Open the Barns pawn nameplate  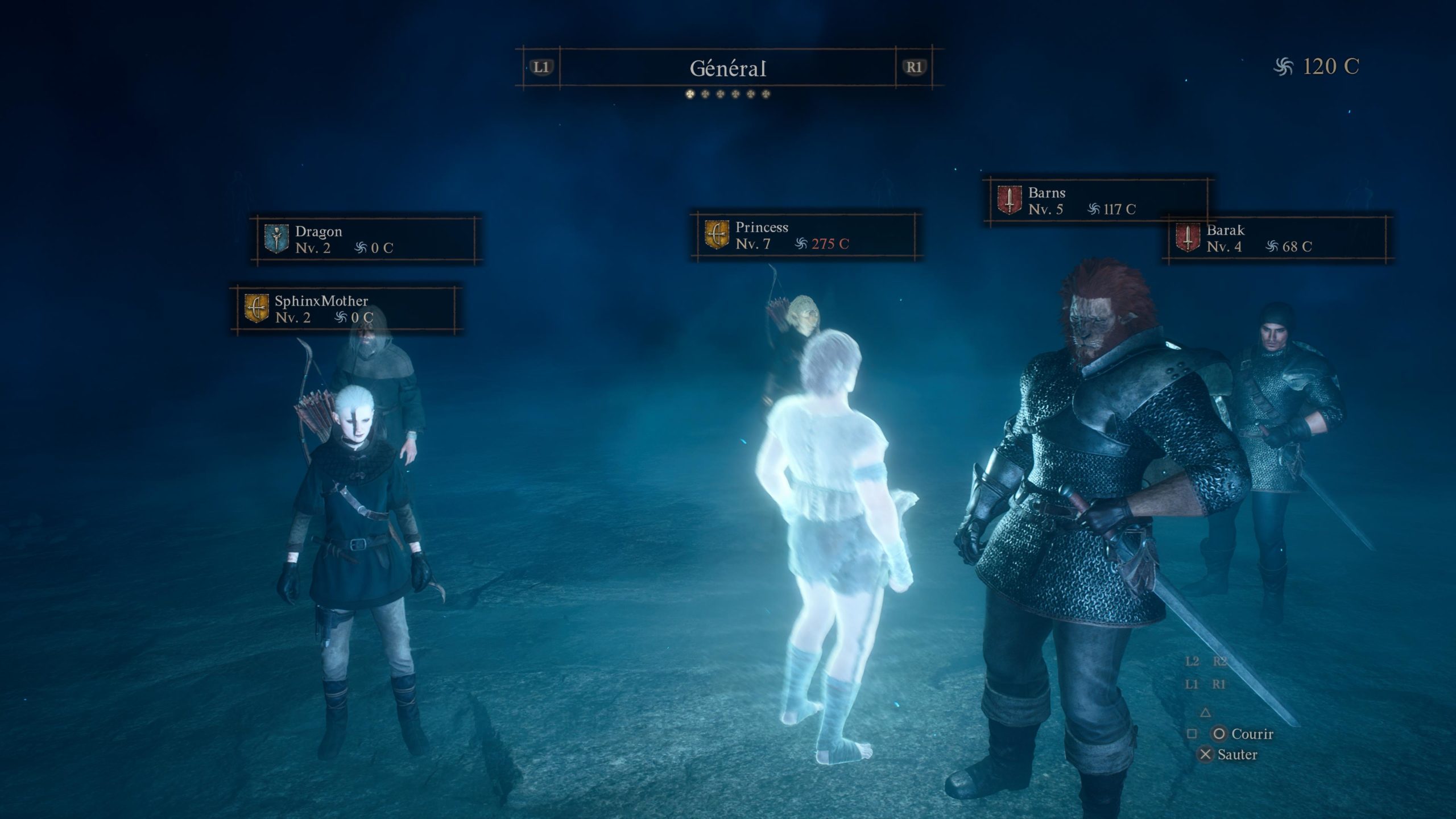point(1098,201)
